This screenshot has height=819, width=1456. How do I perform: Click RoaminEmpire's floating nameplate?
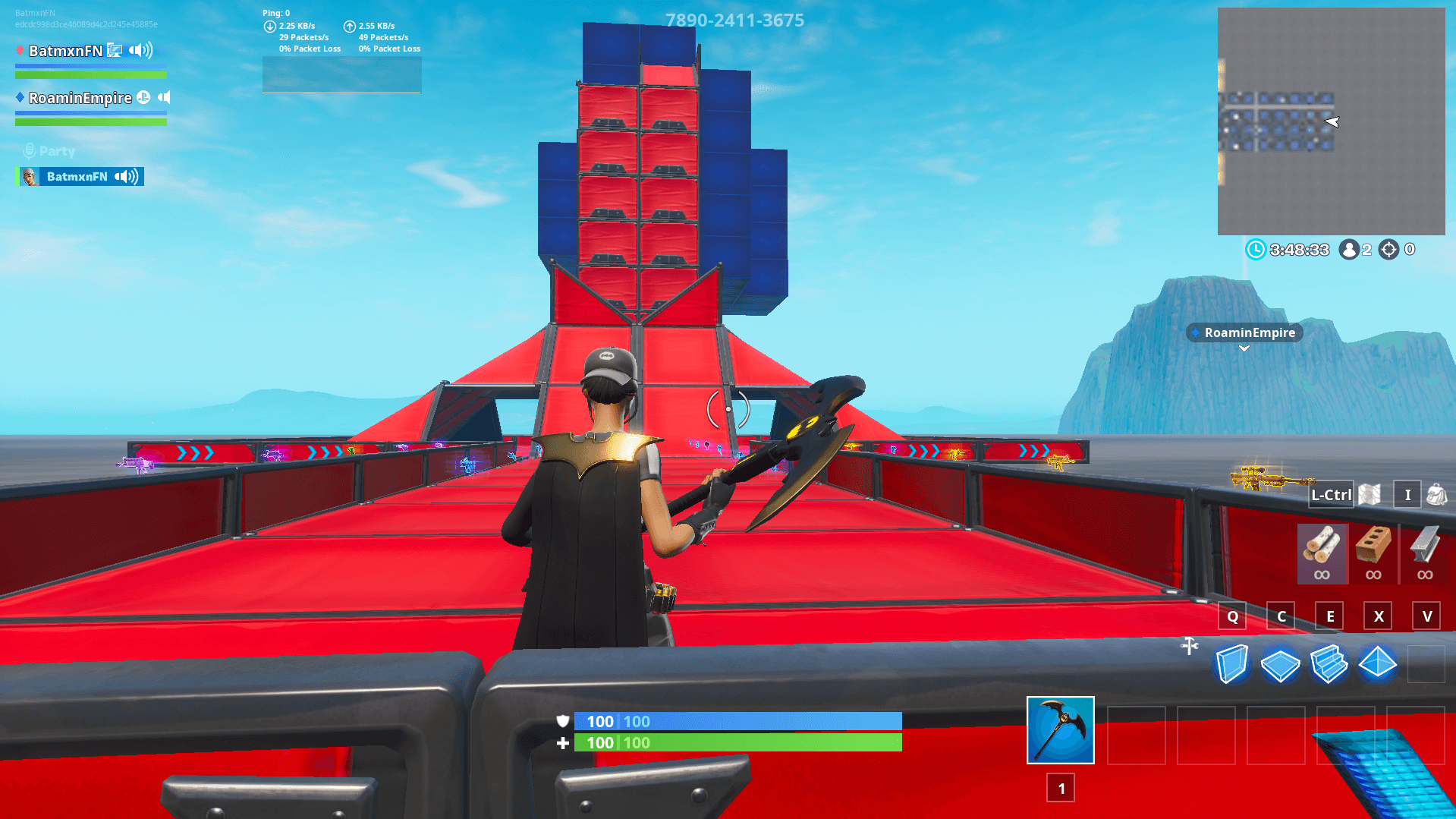tap(1244, 332)
